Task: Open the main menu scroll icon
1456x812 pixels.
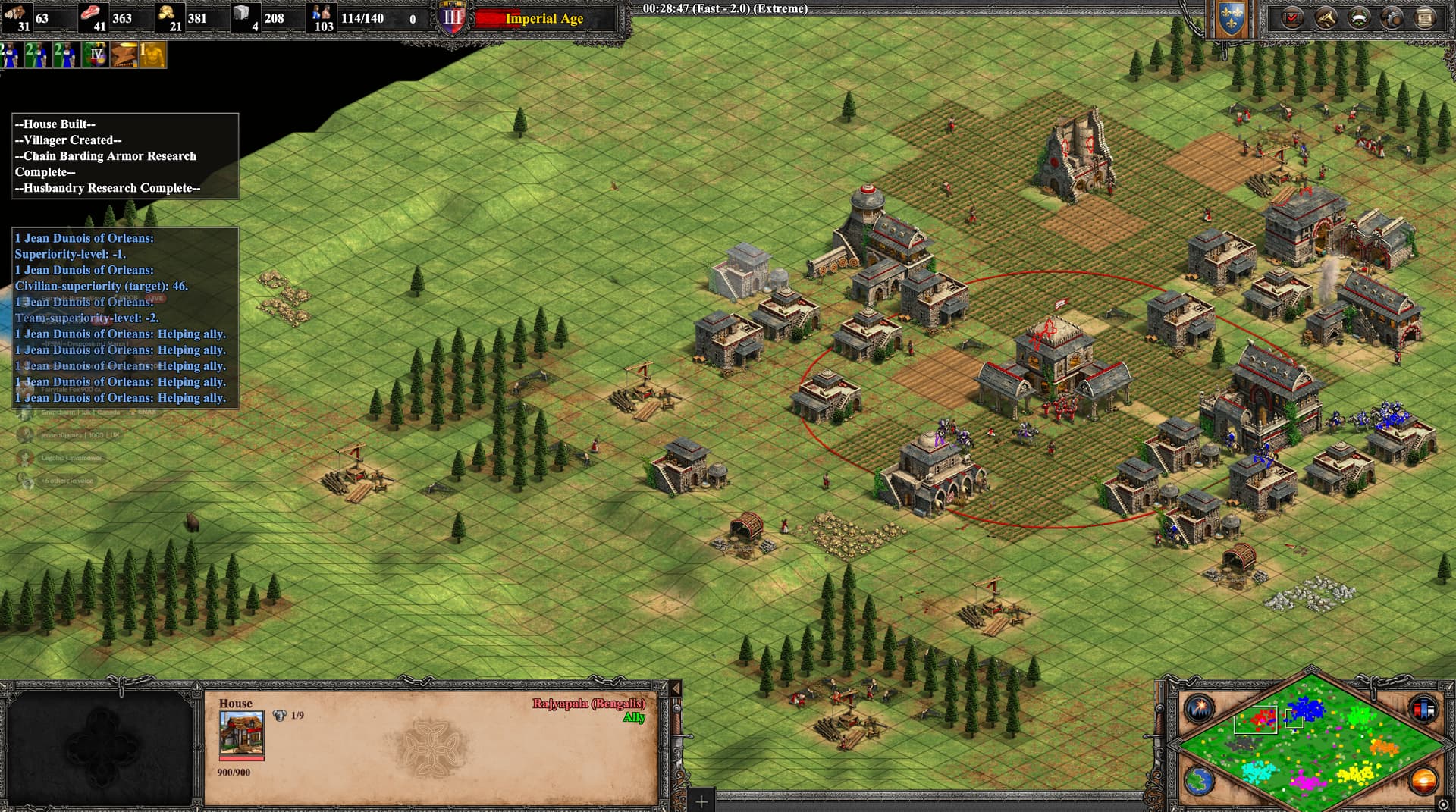Action: (x=1426, y=17)
